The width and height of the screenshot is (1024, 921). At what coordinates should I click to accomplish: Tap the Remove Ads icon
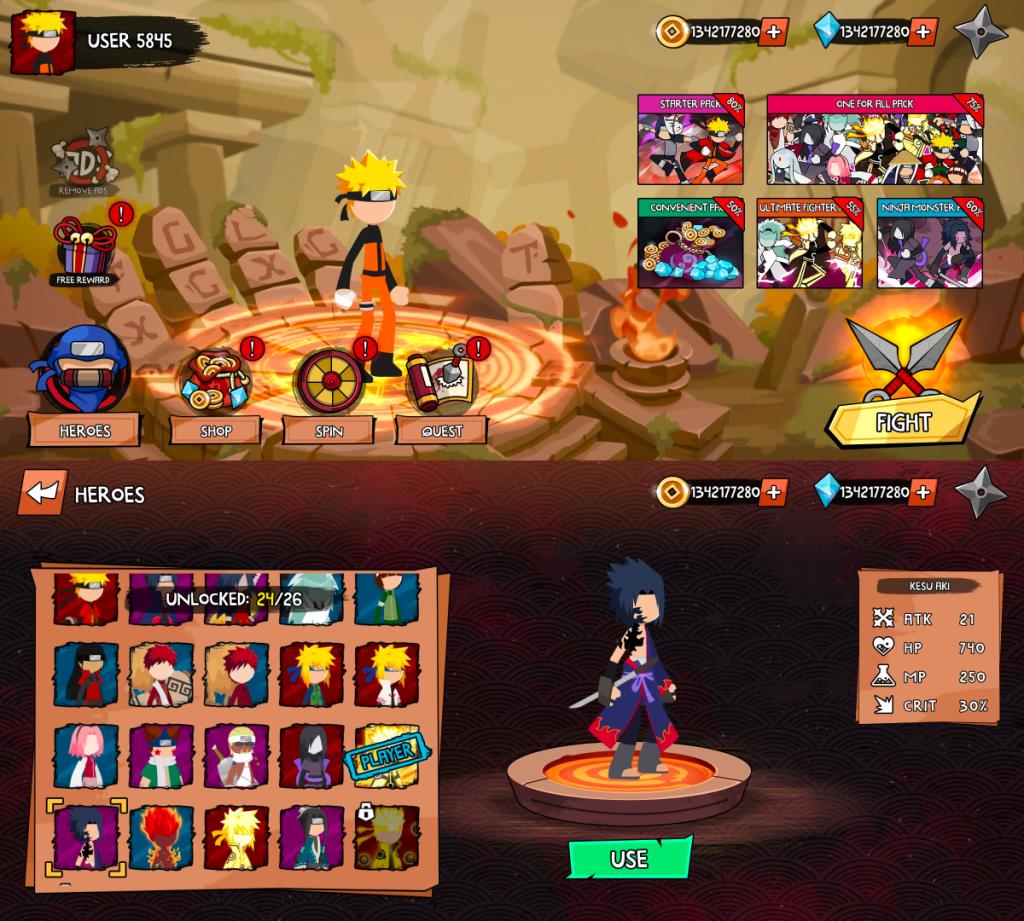click(x=84, y=160)
